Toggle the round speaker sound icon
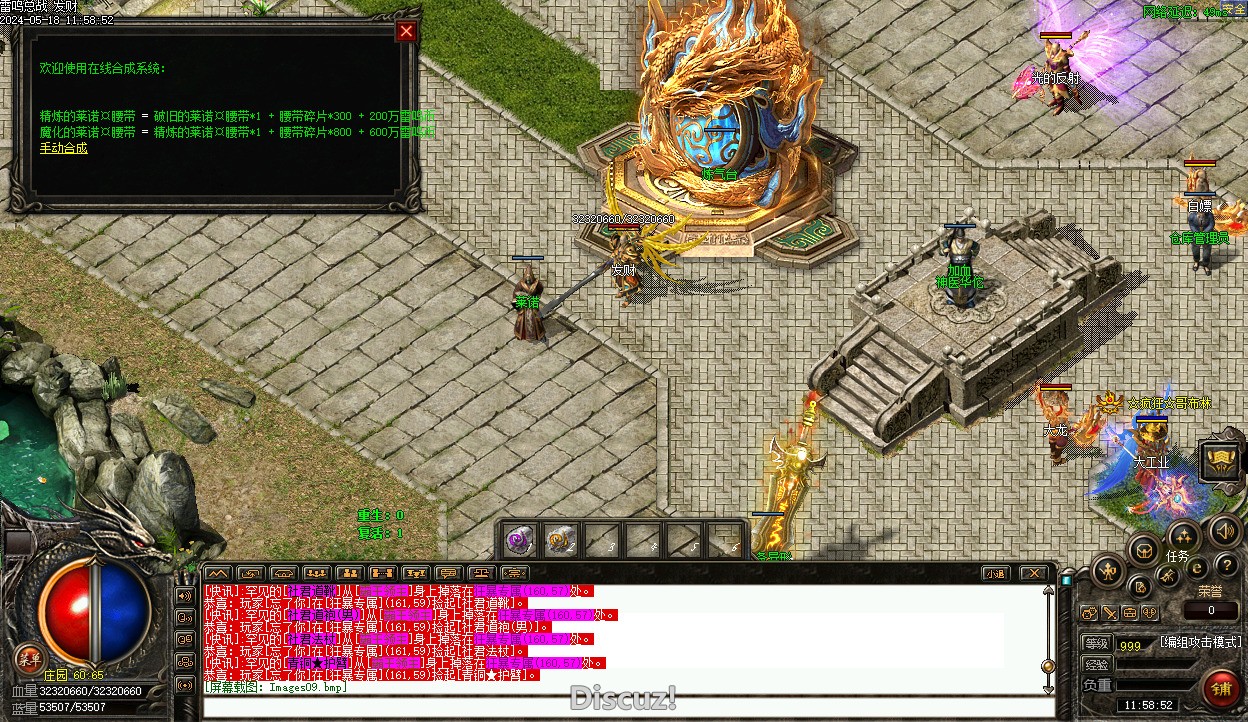This screenshot has width=1248, height=722. pyautogui.click(x=1223, y=531)
